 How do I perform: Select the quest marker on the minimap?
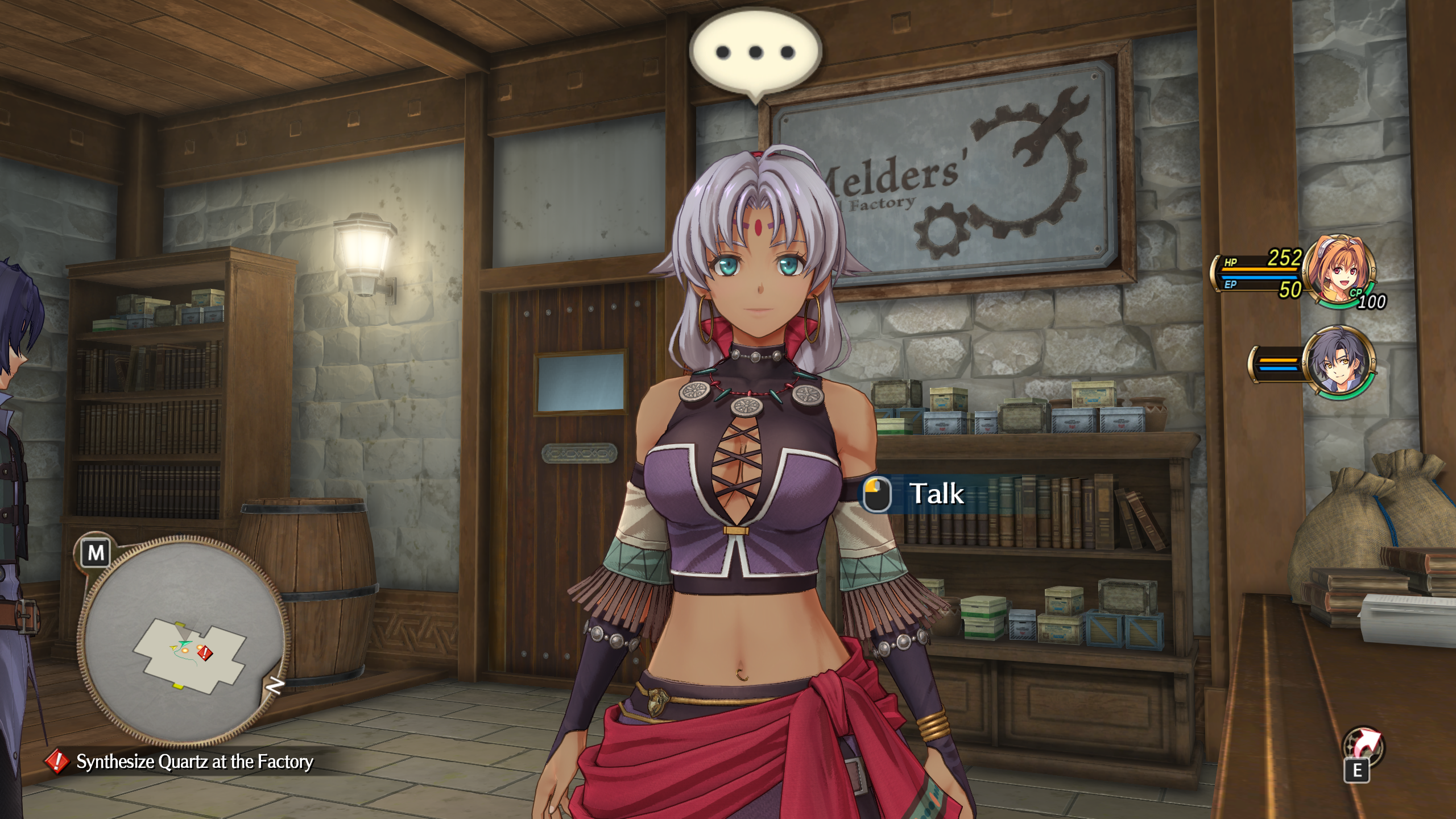point(205,653)
